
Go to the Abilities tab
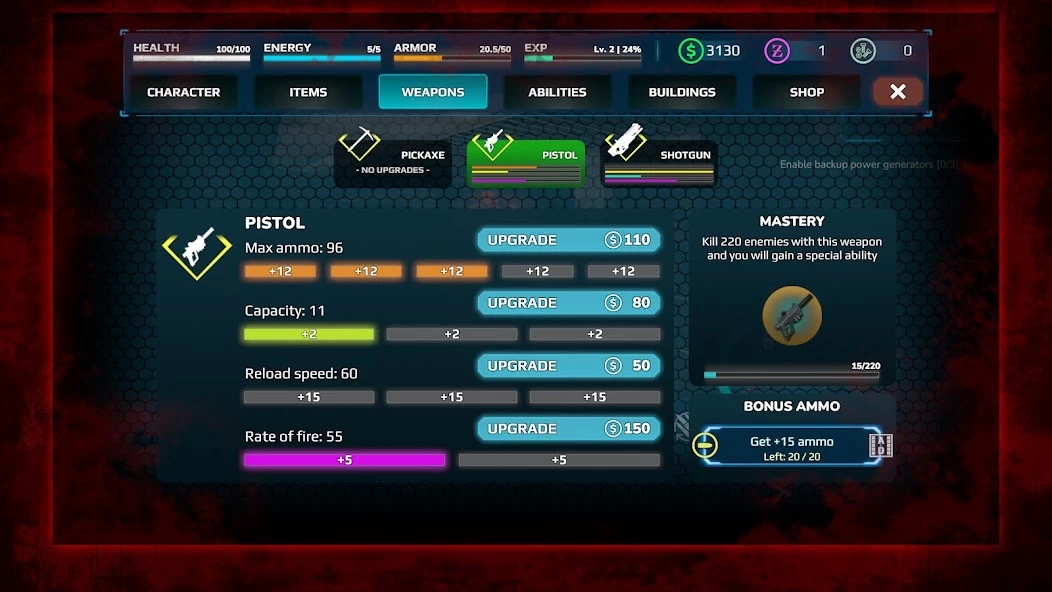click(557, 92)
